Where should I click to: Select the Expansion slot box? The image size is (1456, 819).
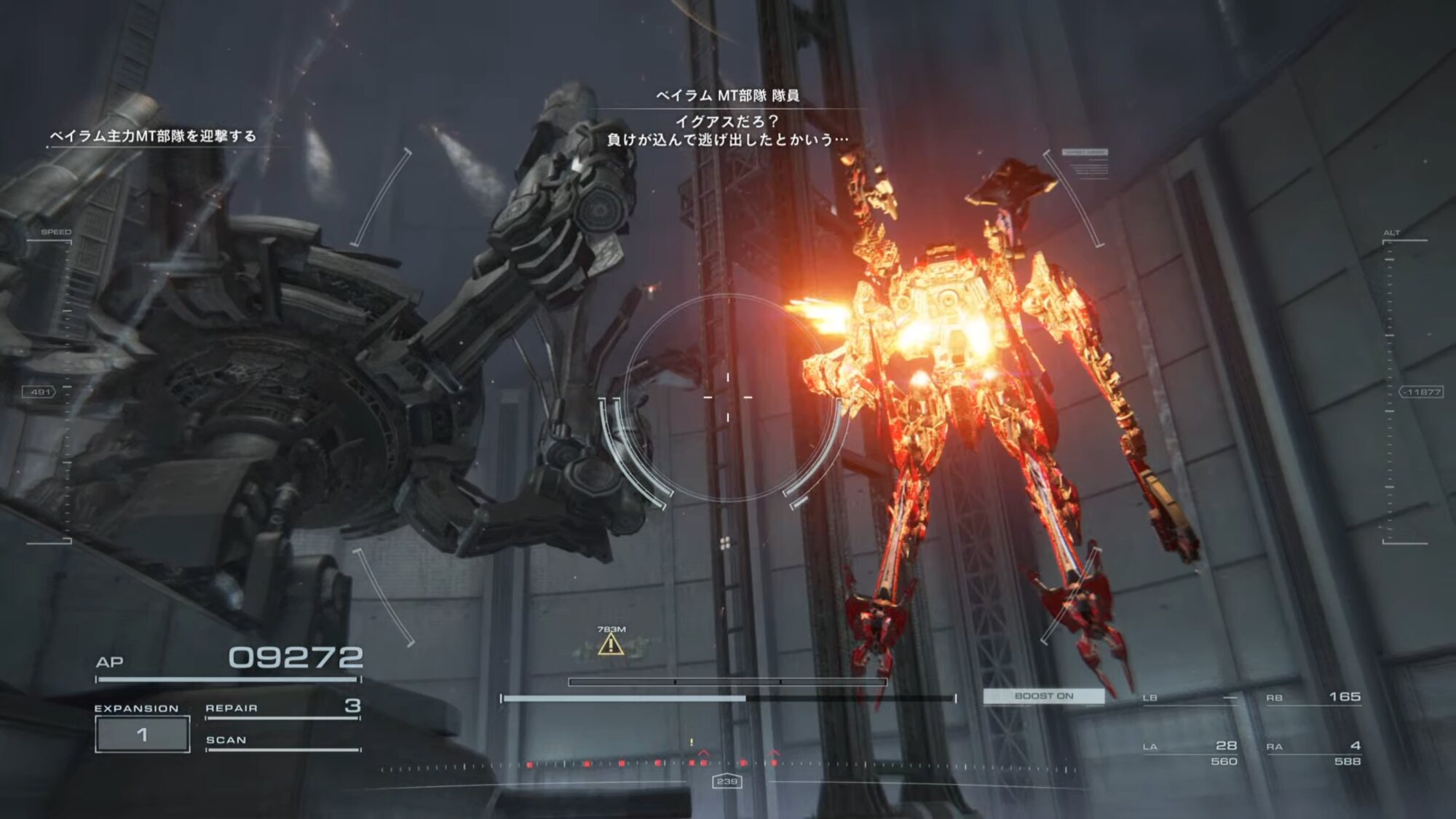(143, 734)
